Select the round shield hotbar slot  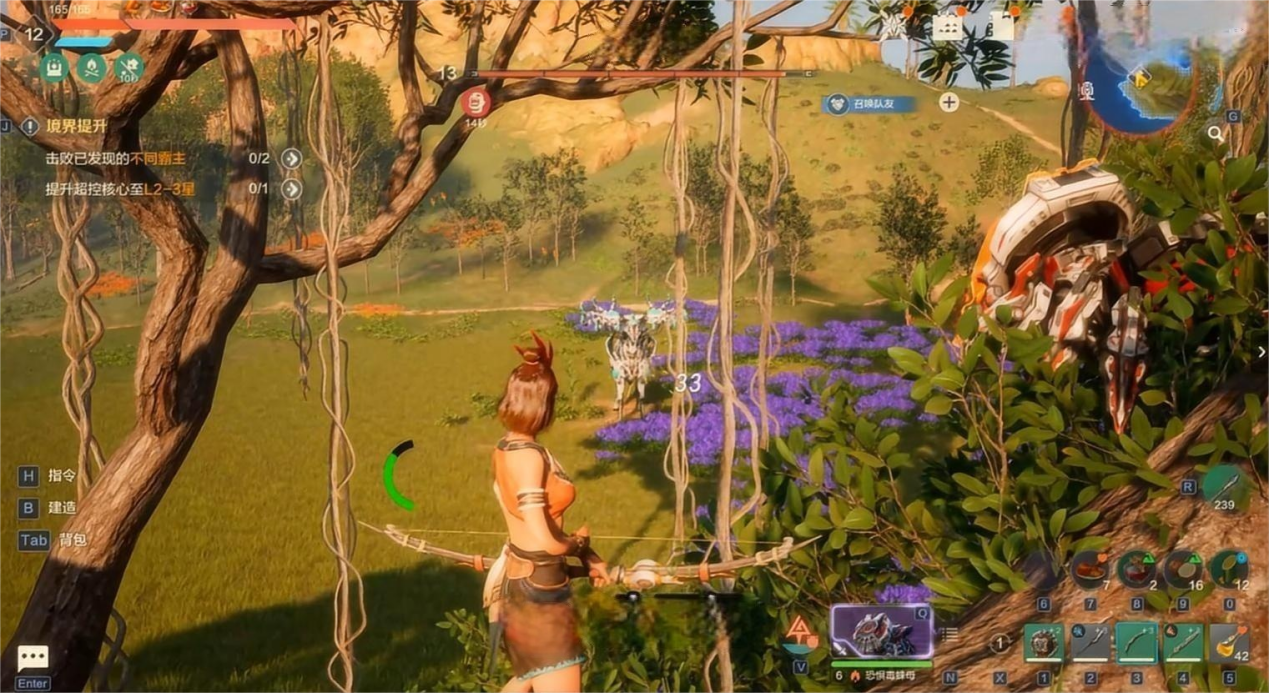(1043, 643)
